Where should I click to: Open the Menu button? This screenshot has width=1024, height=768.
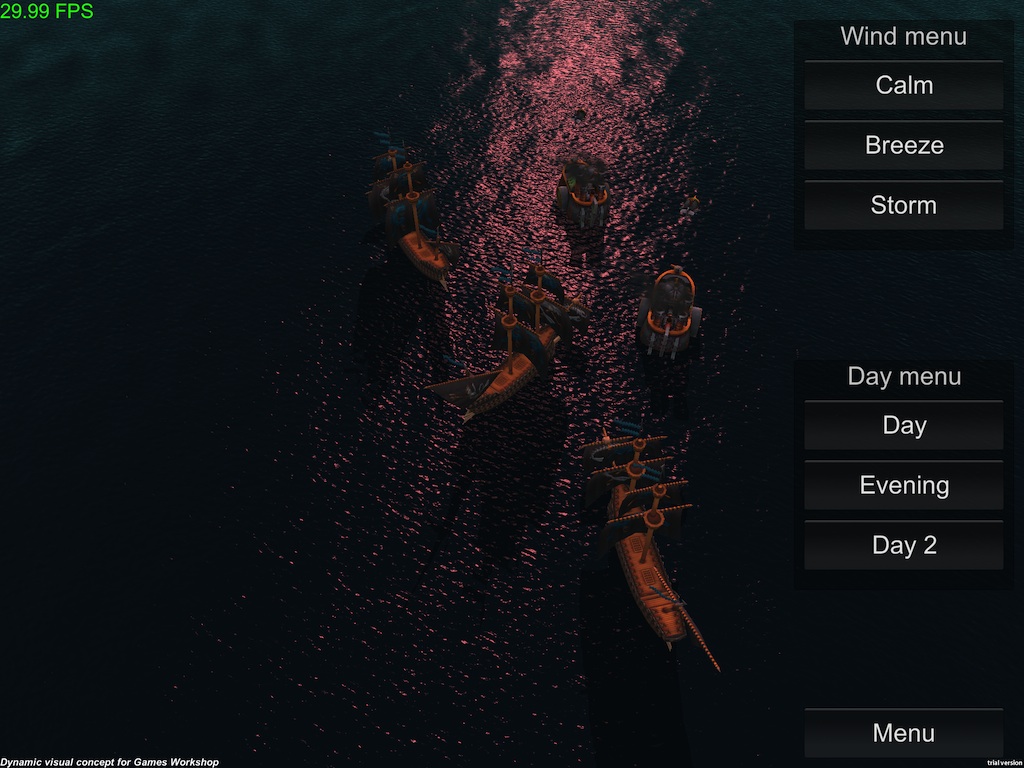tap(904, 733)
